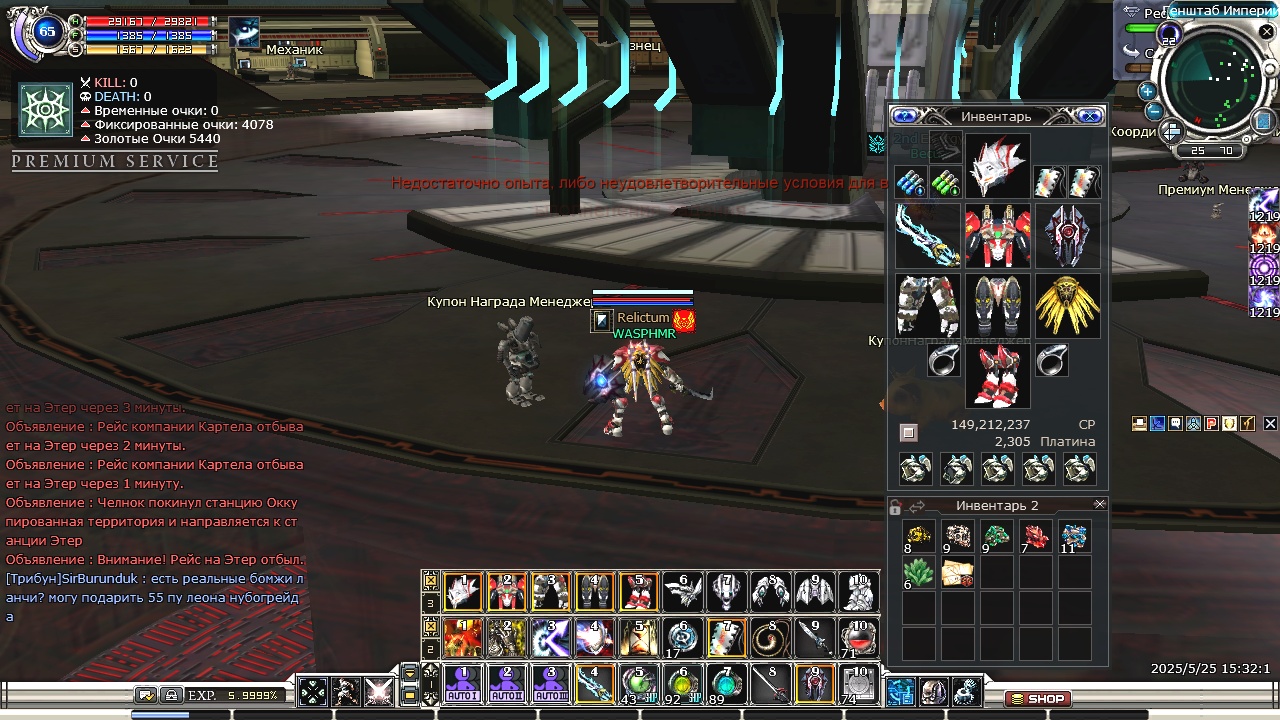
Task: Toggle the padlock button beside EXP bar
Action: pyautogui.click(x=171, y=695)
